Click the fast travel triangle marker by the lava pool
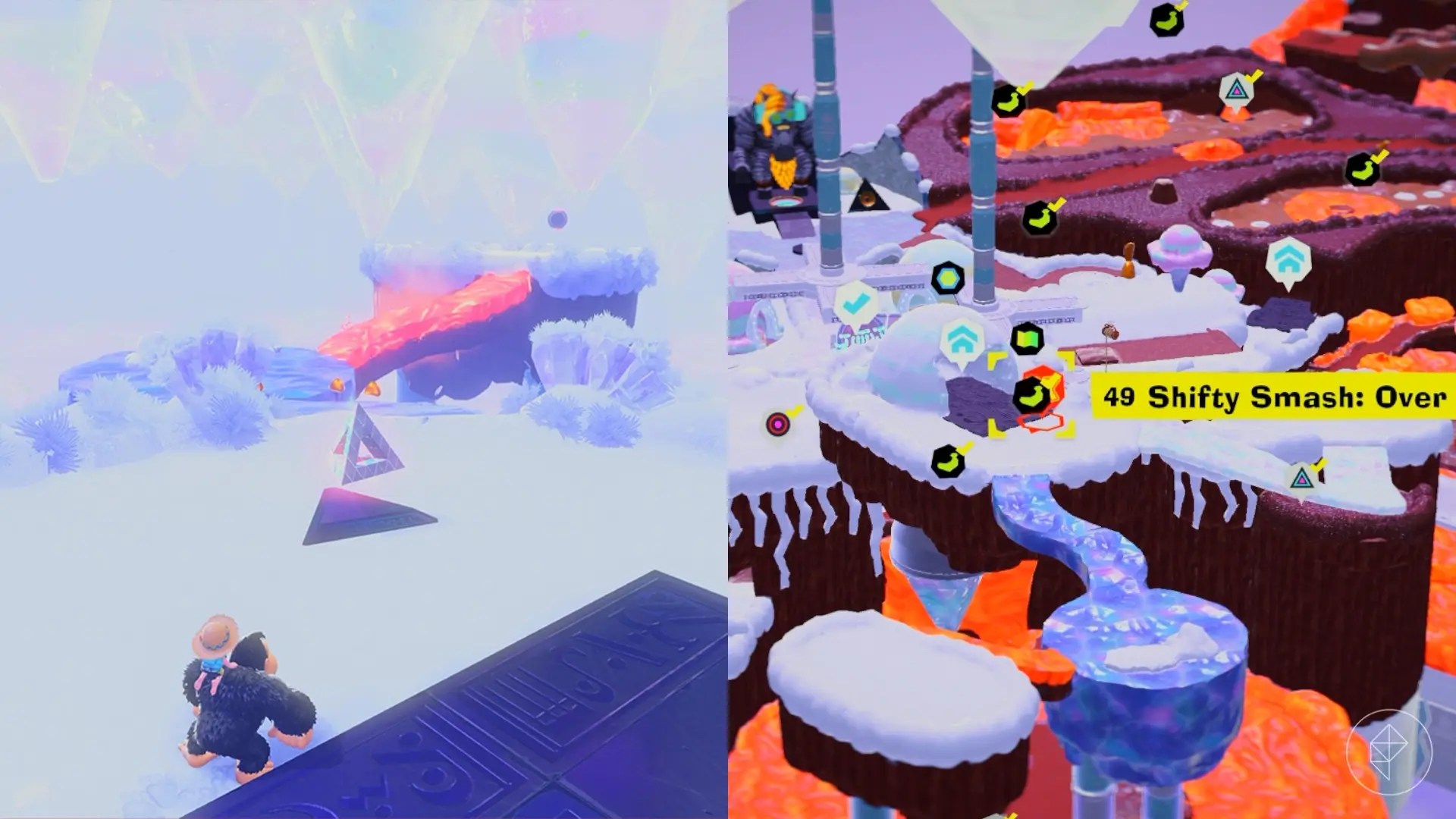Viewport: 1456px width, 819px height. click(x=1237, y=91)
